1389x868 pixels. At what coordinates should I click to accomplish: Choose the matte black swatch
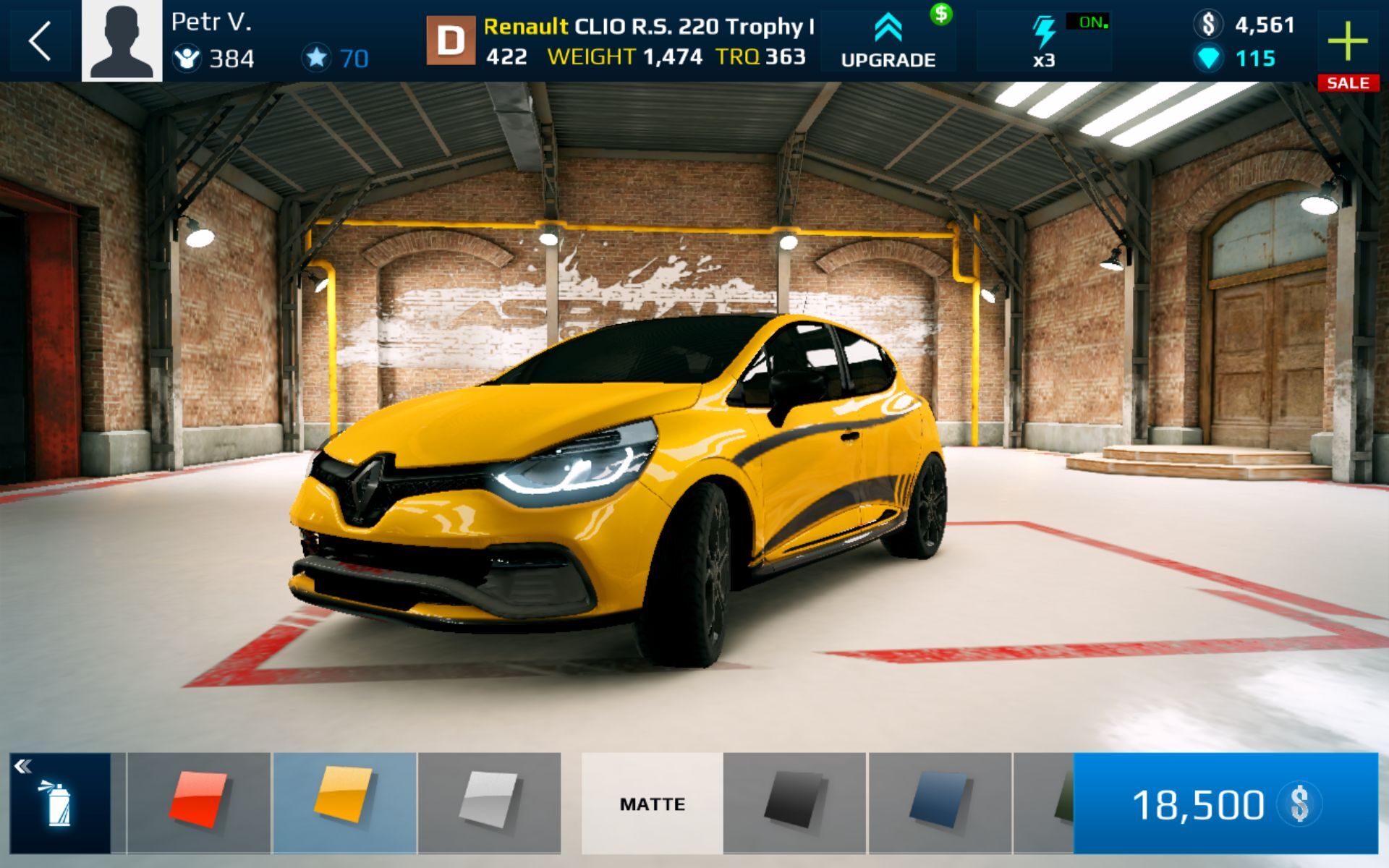(x=794, y=803)
